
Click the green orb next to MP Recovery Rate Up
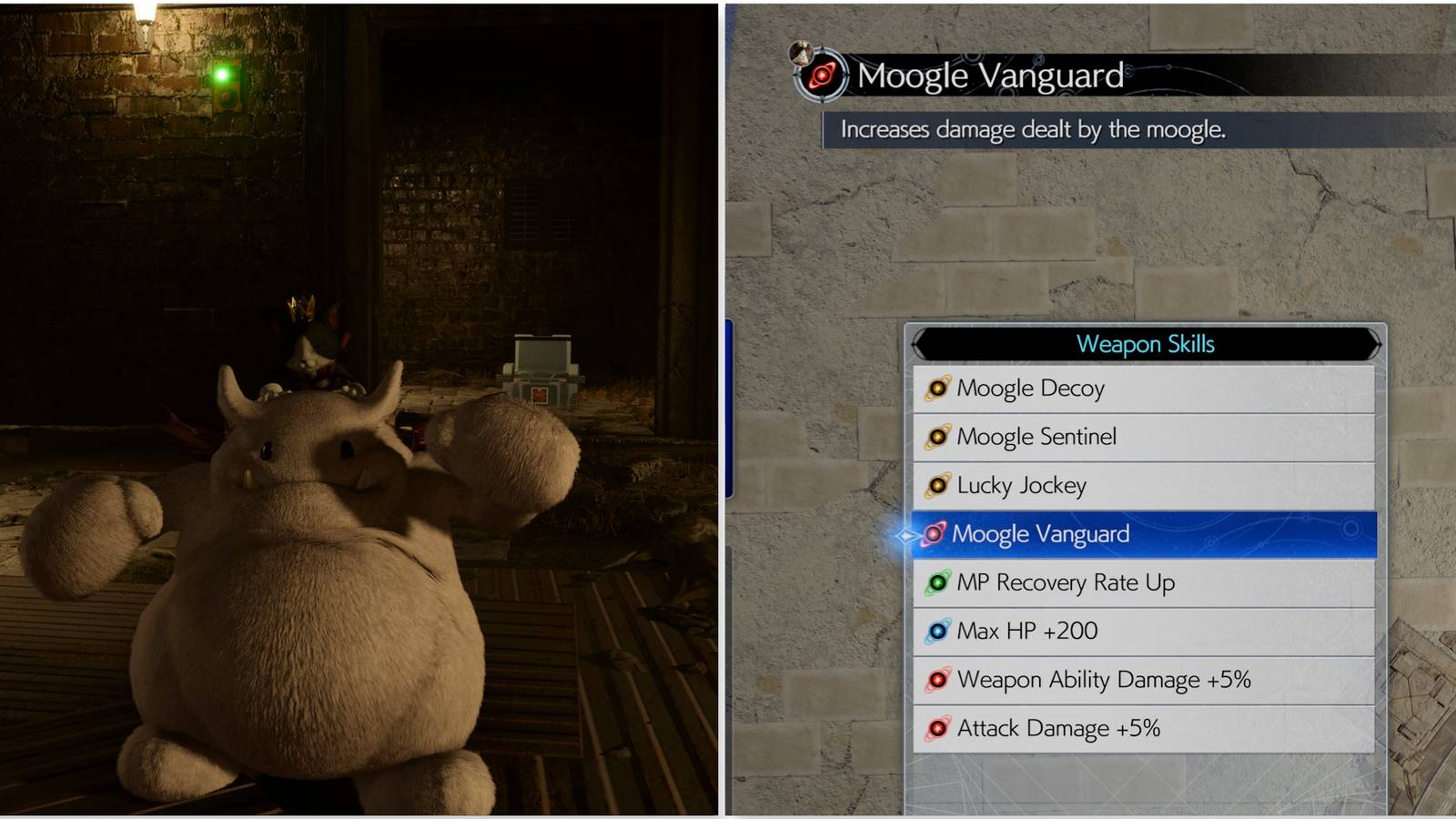coord(939,582)
